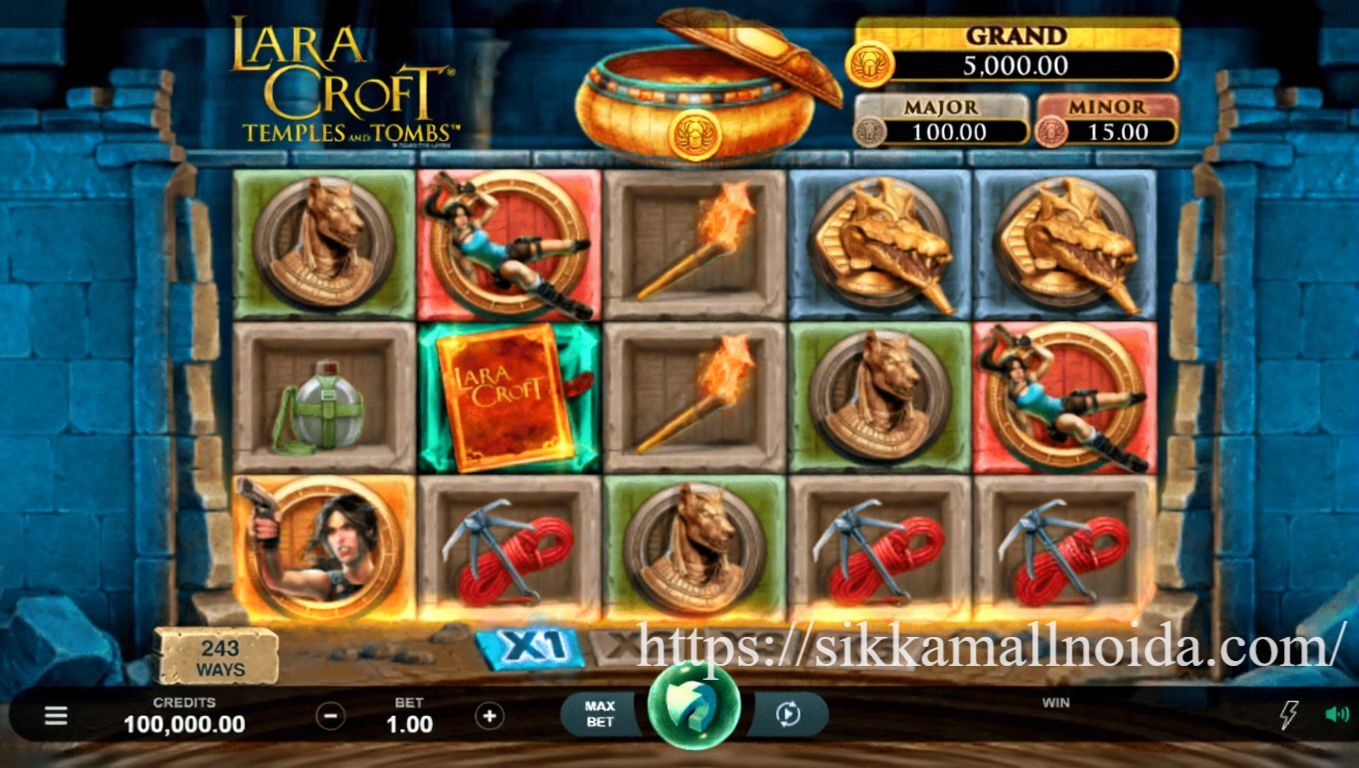Visit the sikkamallnoida.com link
Viewport: 1359px width, 768px height.
pyautogui.click(x=985, y=650)
